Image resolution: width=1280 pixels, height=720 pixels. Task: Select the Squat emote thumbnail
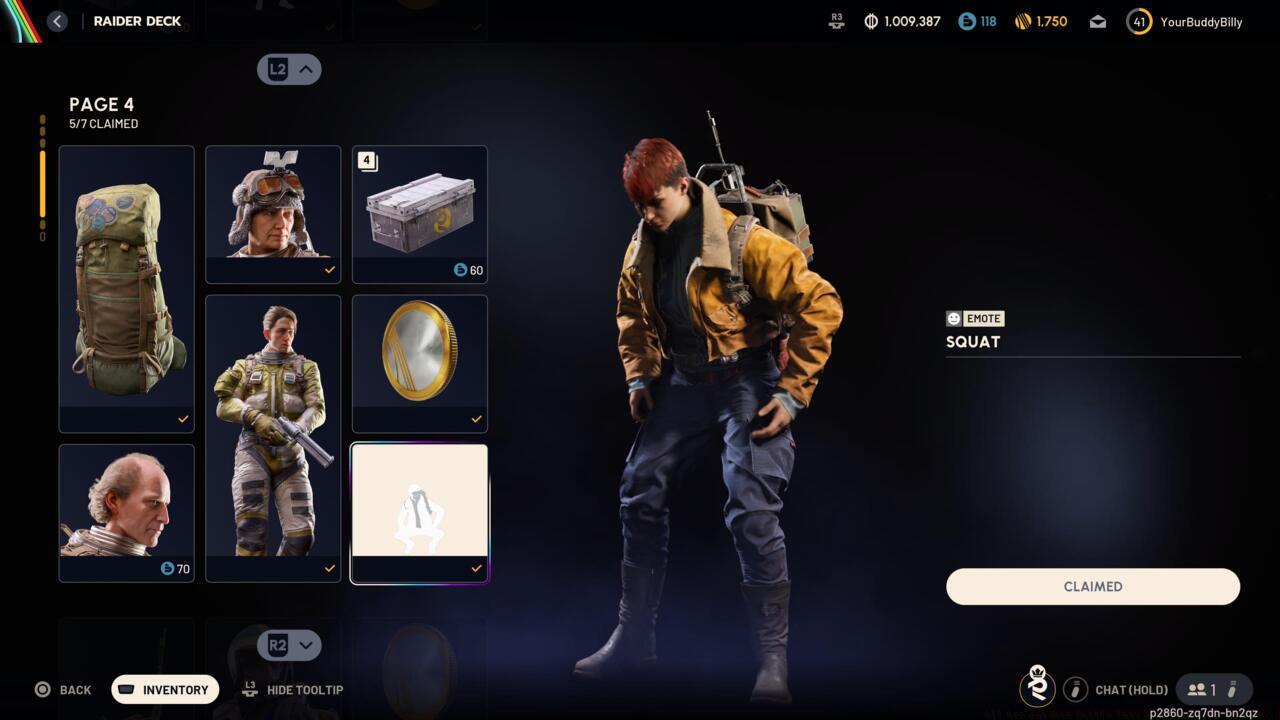click(x=419, y=505)
